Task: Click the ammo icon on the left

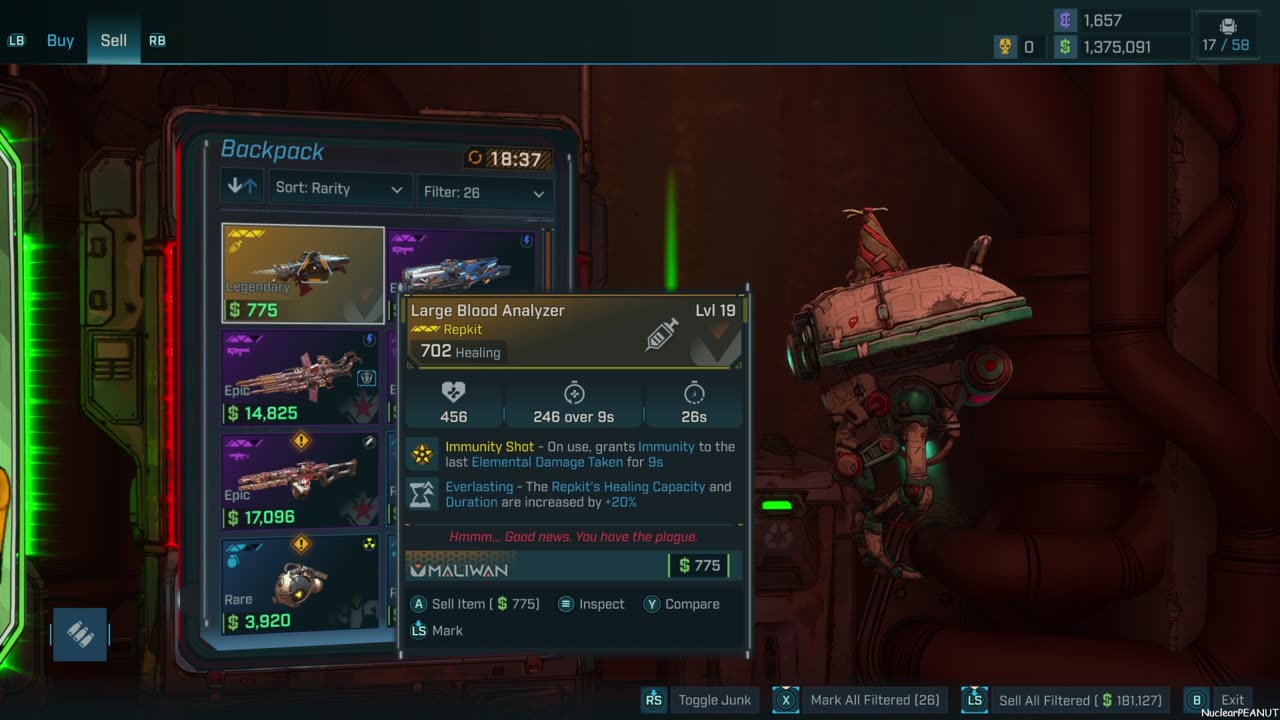Action: coord(80,635)
